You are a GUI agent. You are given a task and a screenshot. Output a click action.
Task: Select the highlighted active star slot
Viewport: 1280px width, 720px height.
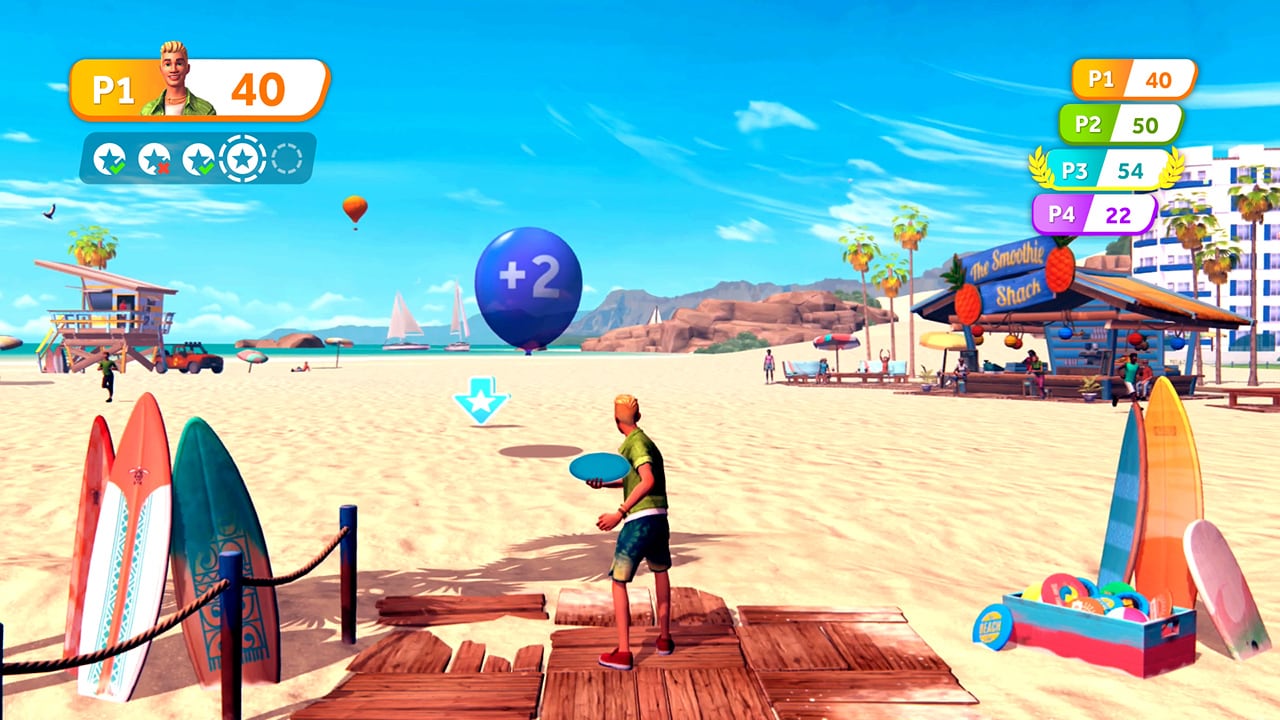(x=242, y=157)
